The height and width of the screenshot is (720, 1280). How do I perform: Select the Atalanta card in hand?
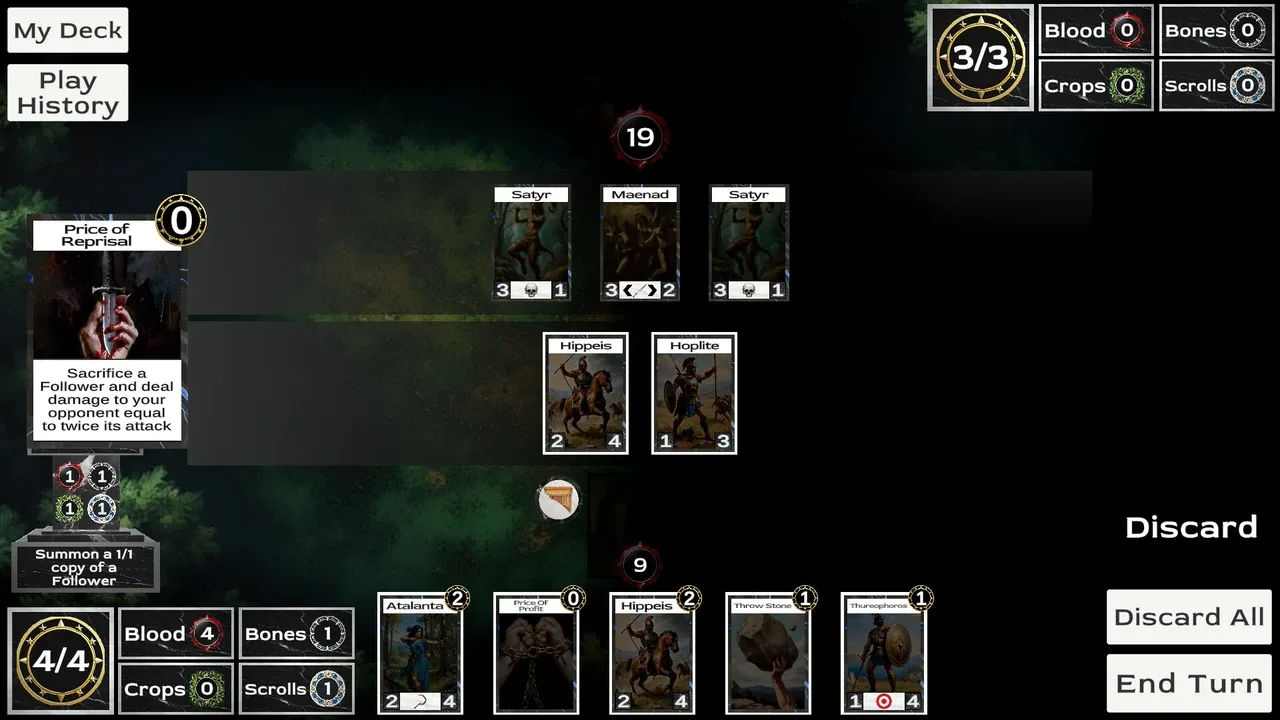tap(420, 654)
